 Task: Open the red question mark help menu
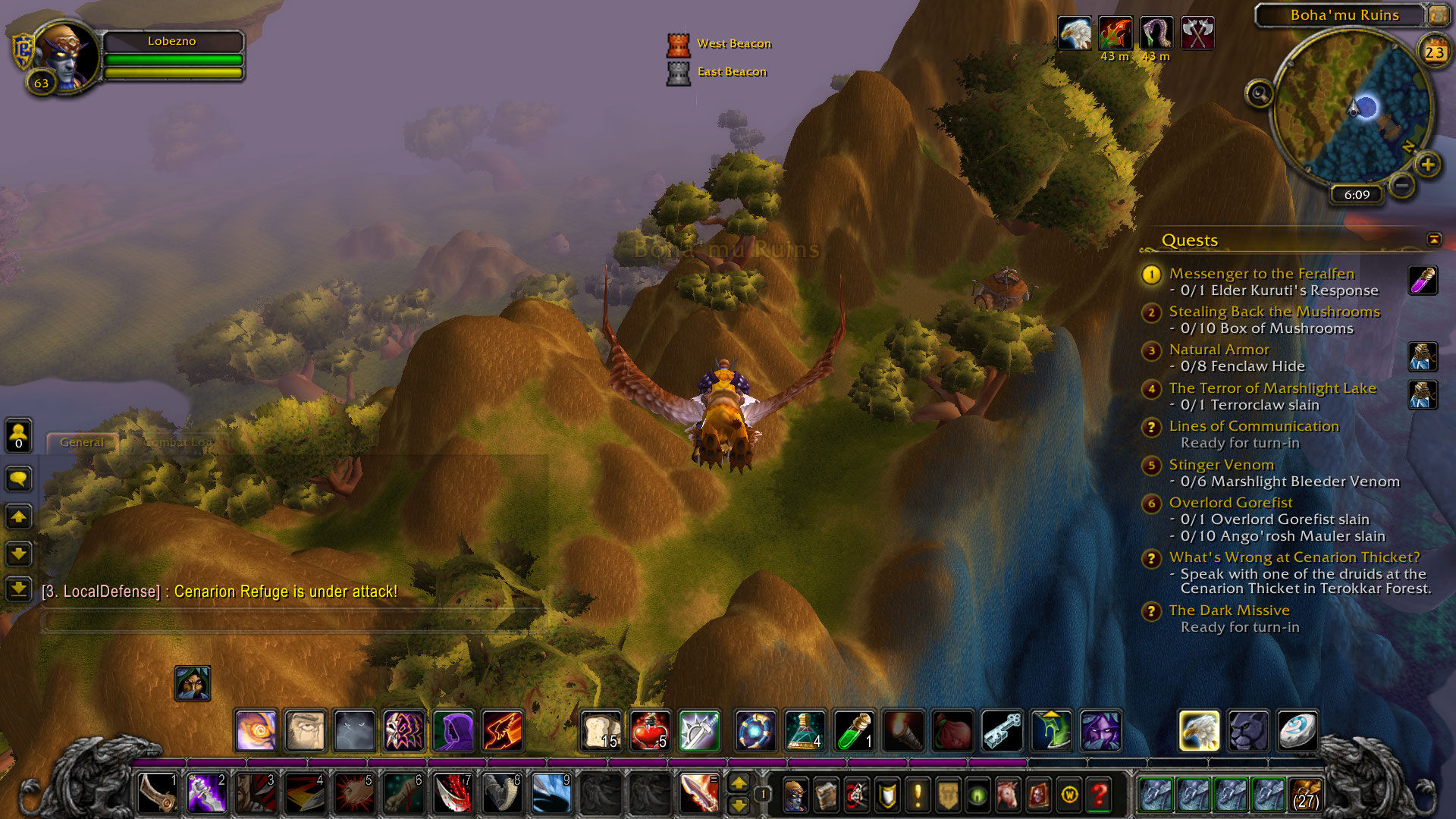click(x=1100, y=795)
